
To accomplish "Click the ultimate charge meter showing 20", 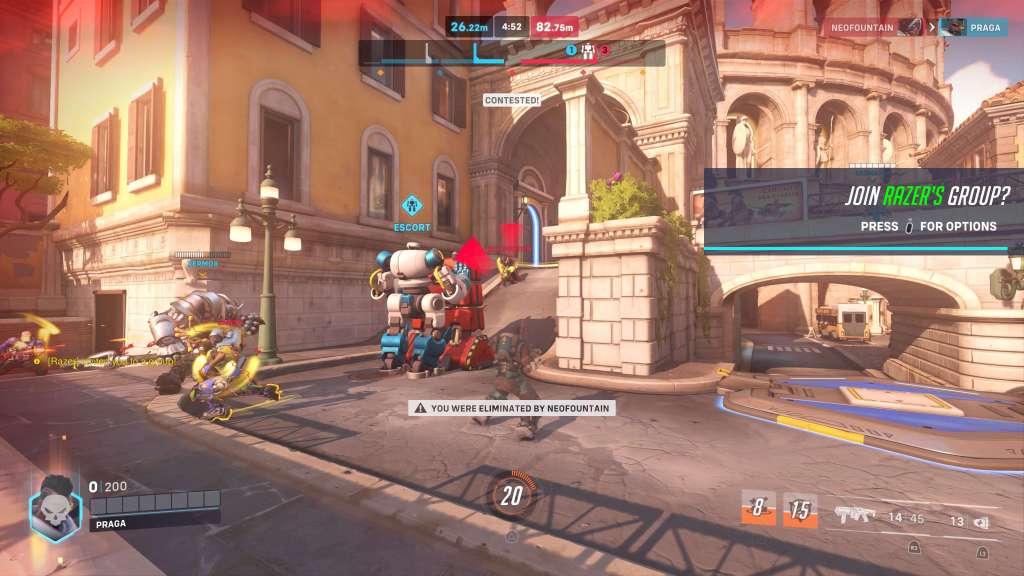I will coord(512,495).
